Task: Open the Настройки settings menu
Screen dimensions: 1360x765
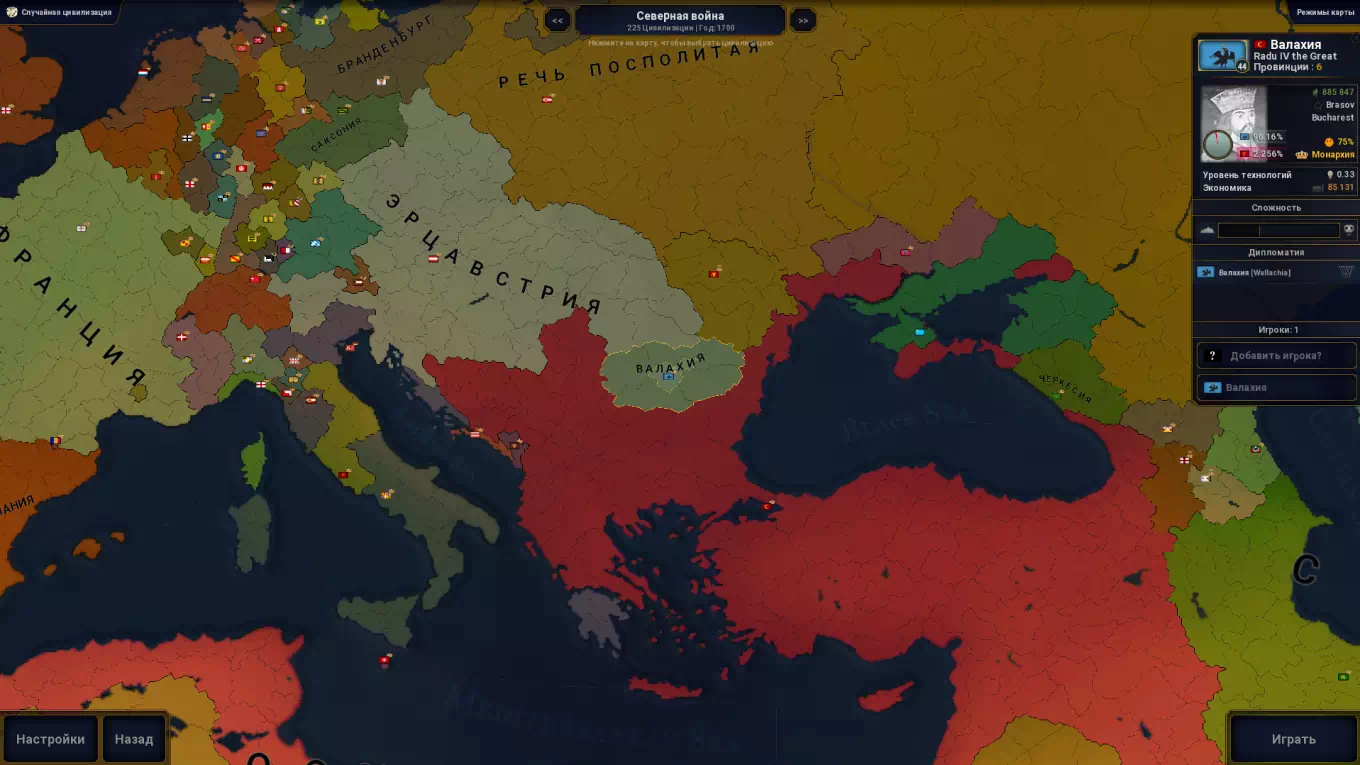Action: click(50, 739)
